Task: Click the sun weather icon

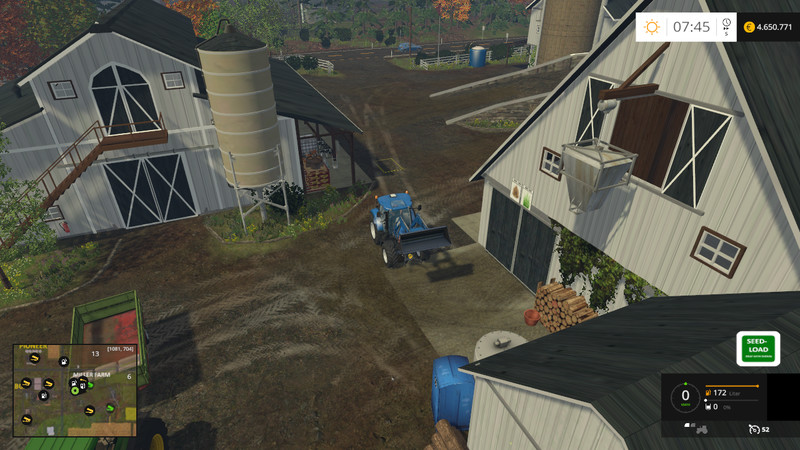Action: (x=652, y=27)
